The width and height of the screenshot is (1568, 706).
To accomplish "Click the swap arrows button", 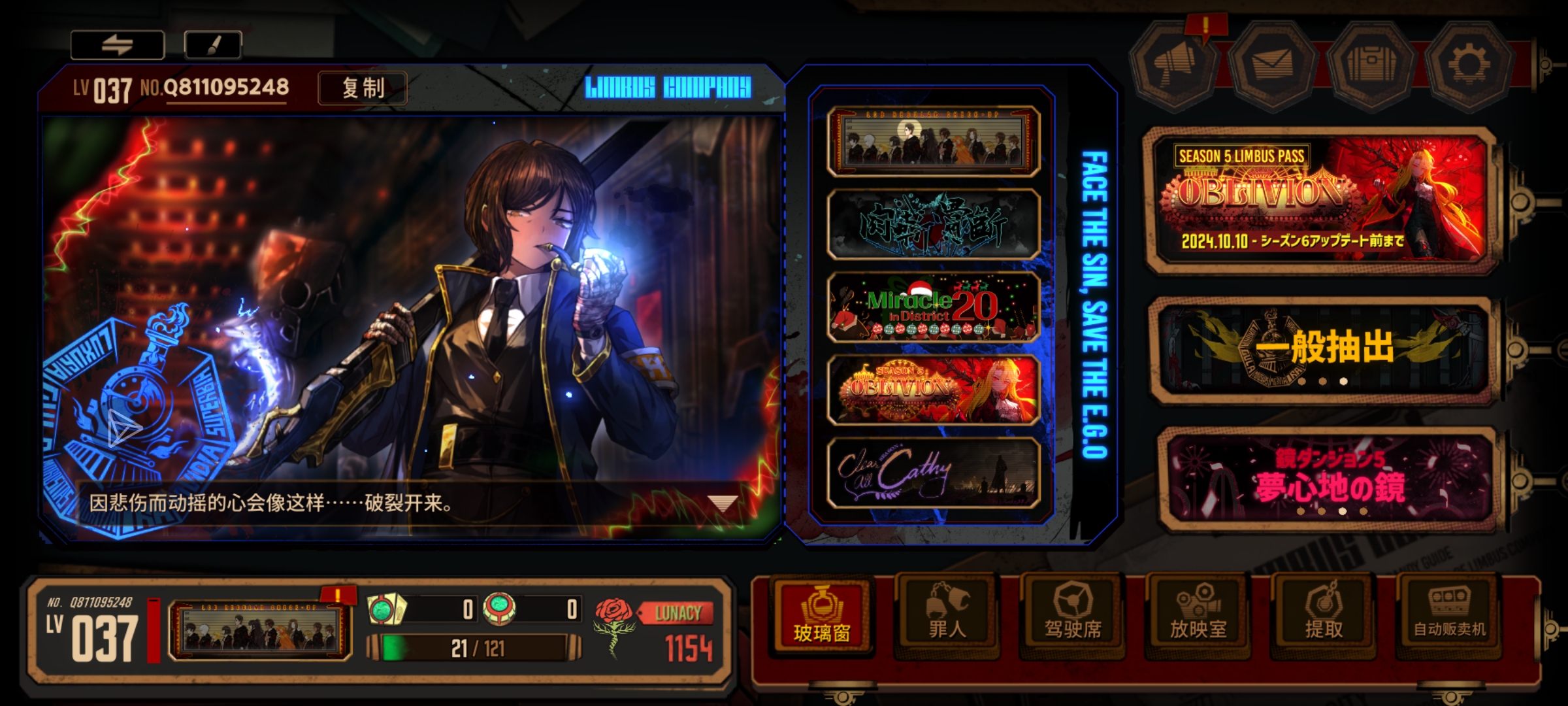I will click(x=118, y=45).
